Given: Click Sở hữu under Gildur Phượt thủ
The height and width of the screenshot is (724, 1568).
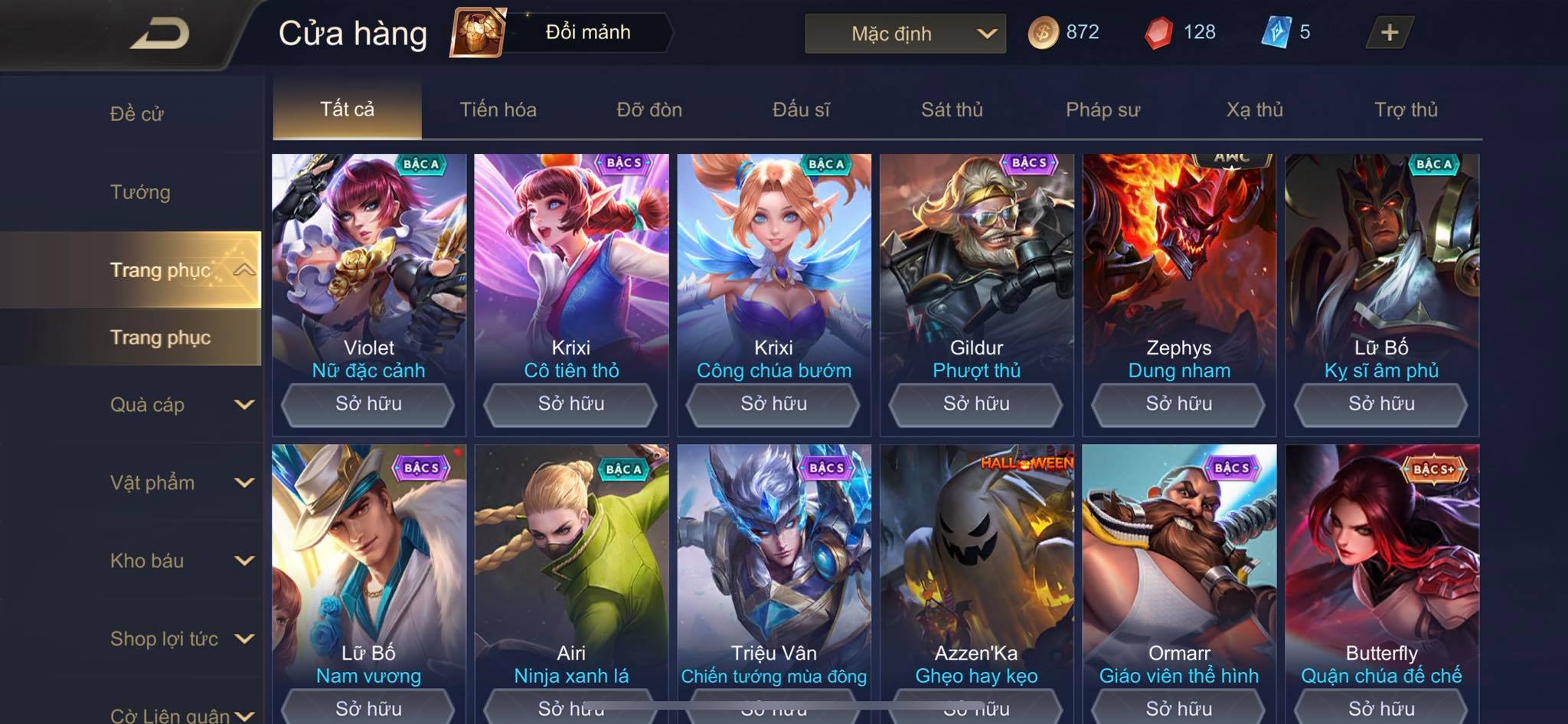Looking at the screenshot, I should coord(976,404).
